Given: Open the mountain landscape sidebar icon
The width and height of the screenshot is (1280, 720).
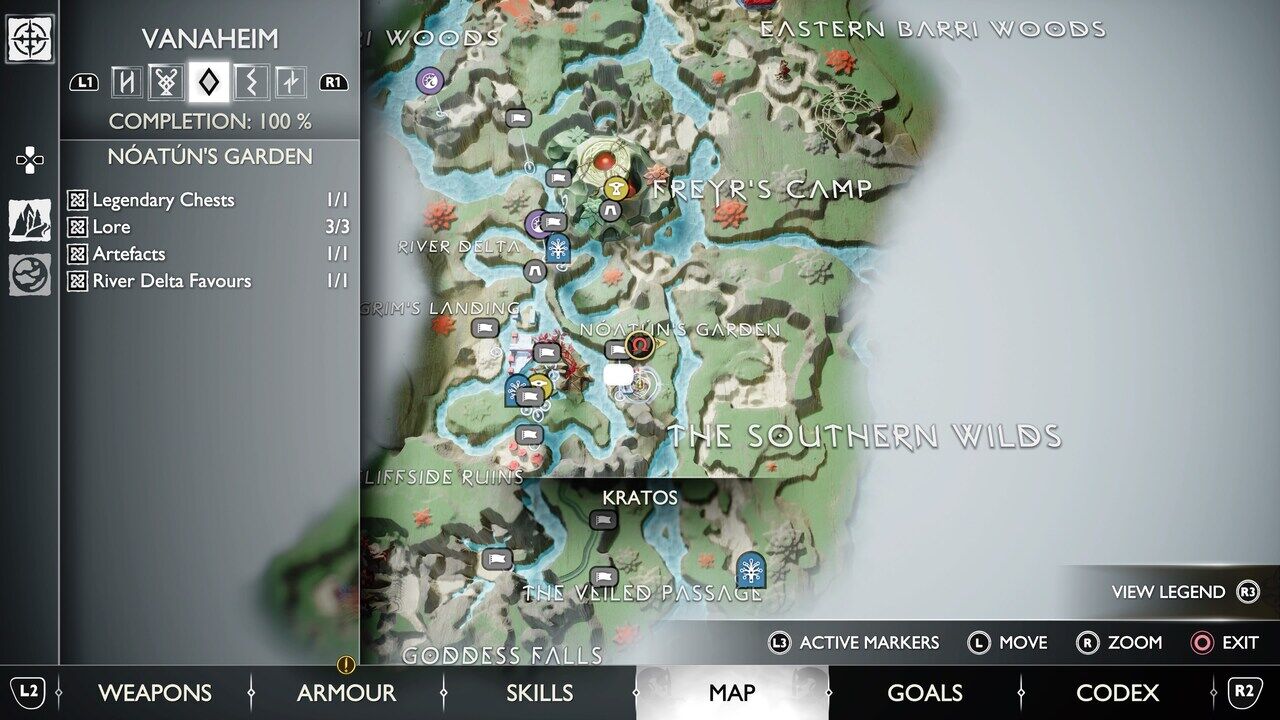Looking at the screenshot, I should tap(30, 220).
